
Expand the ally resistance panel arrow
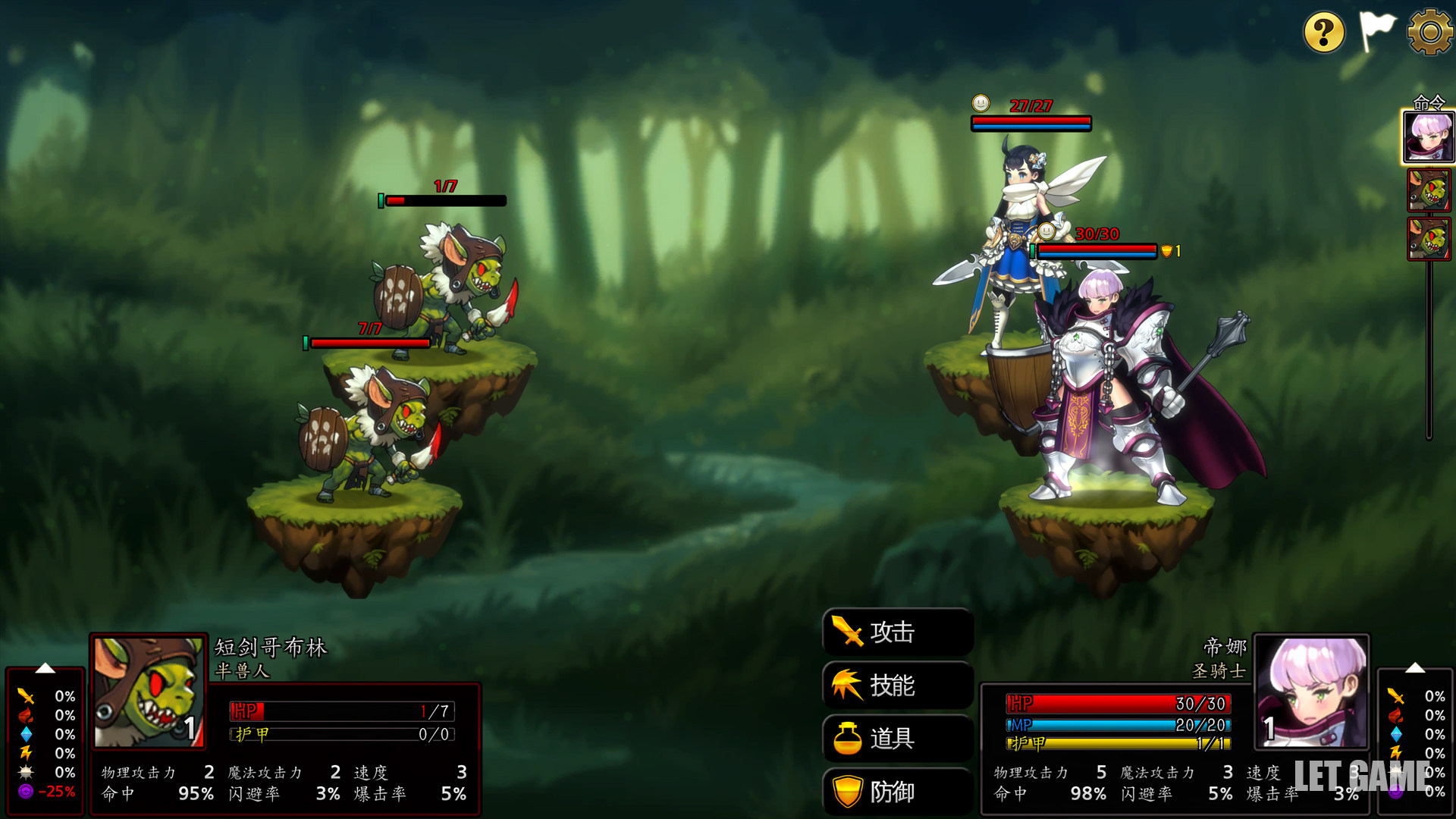tap(1414, 668)
